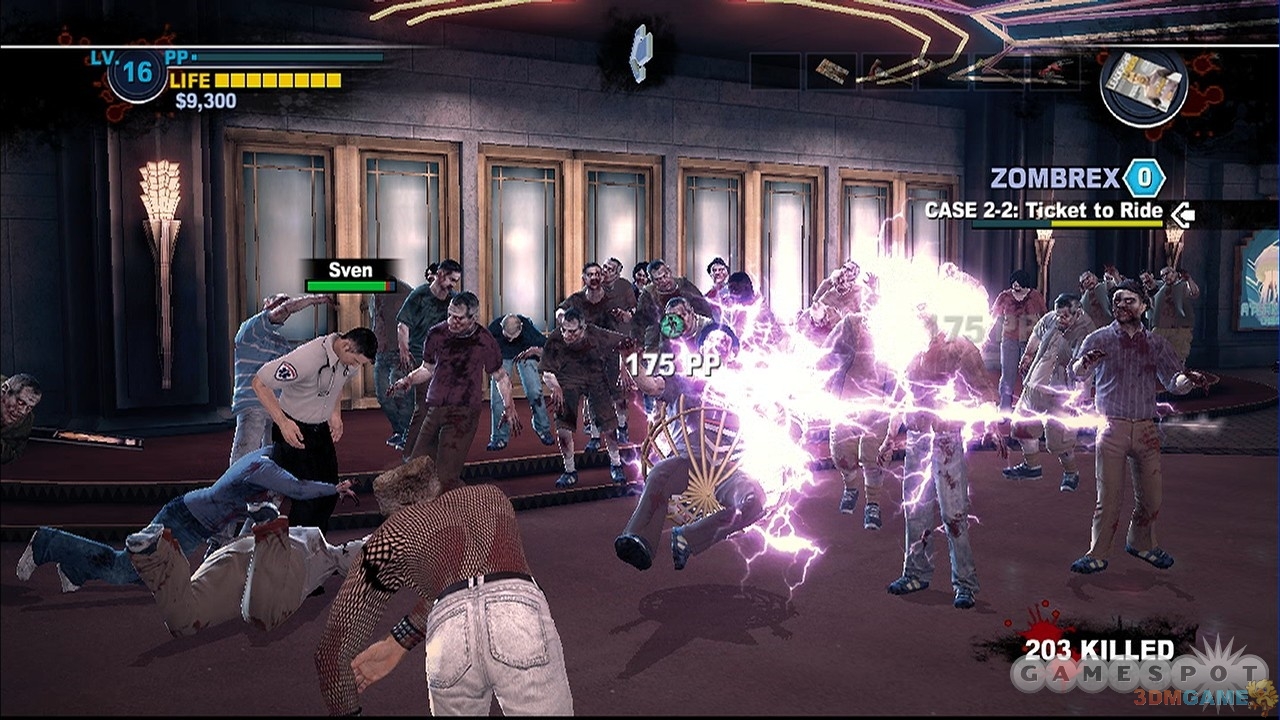The width and height of the screenshot is (1280, 720).
Task: Click the arrow beside the case objective
Action: coord(1183,213)
